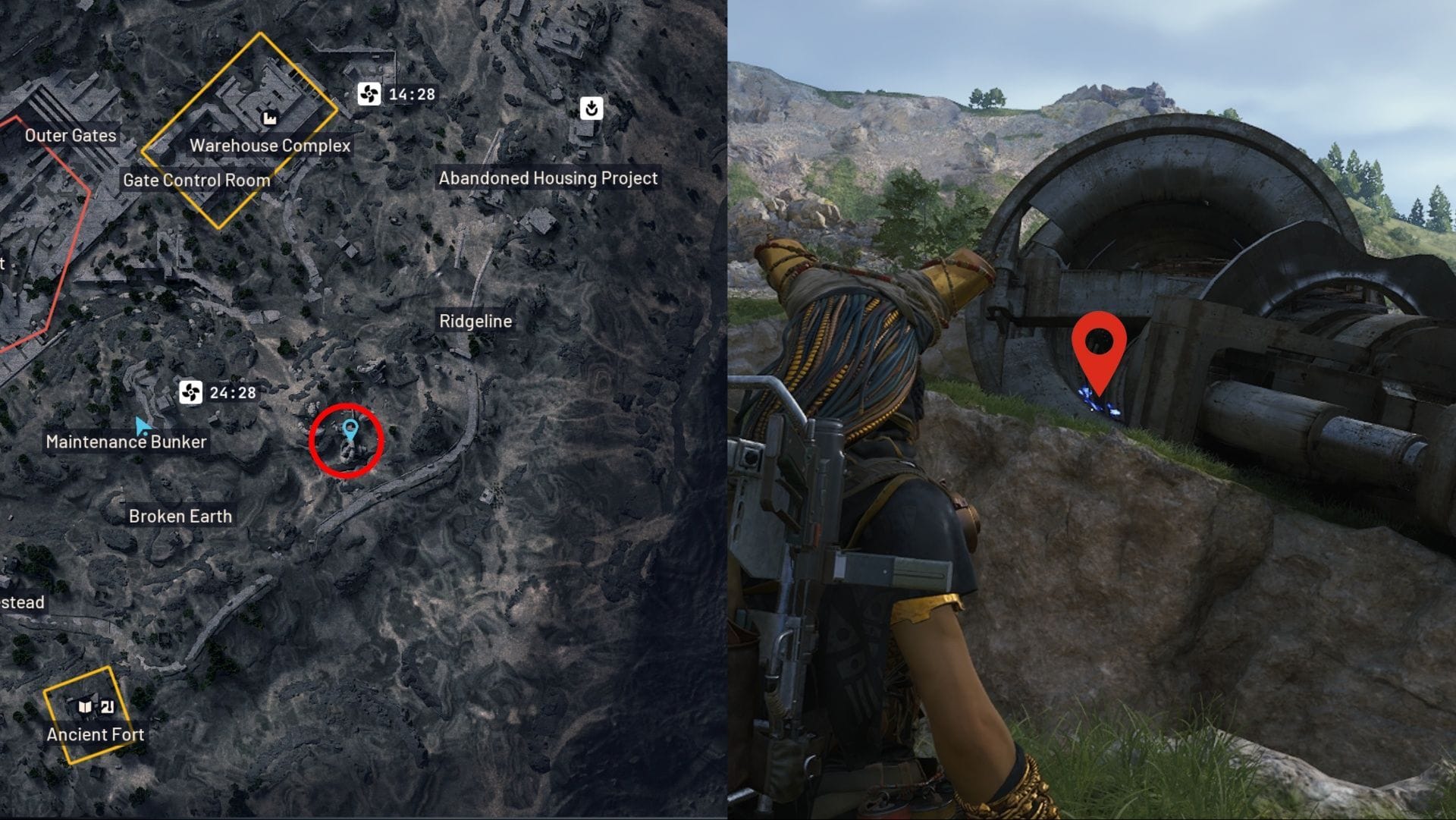
Task: Choose the Ancient Fort location label
Action: pos(96,734)
